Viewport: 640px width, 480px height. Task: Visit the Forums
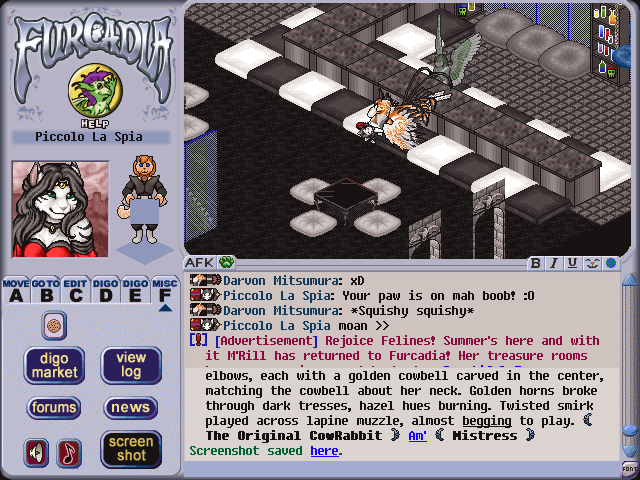click(x=54, y=407)
